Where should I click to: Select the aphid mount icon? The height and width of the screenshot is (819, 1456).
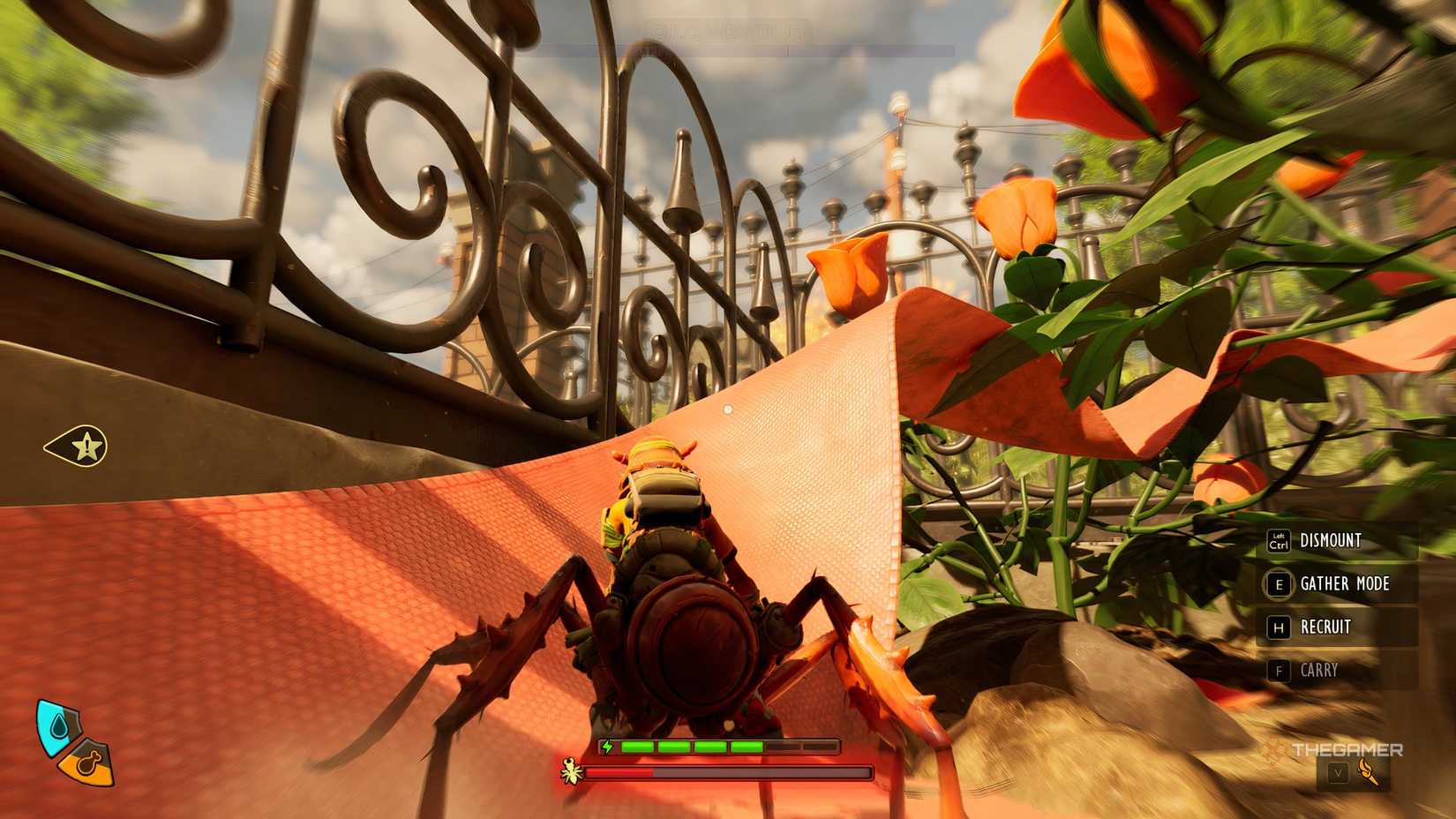click(x=570, y=771)
